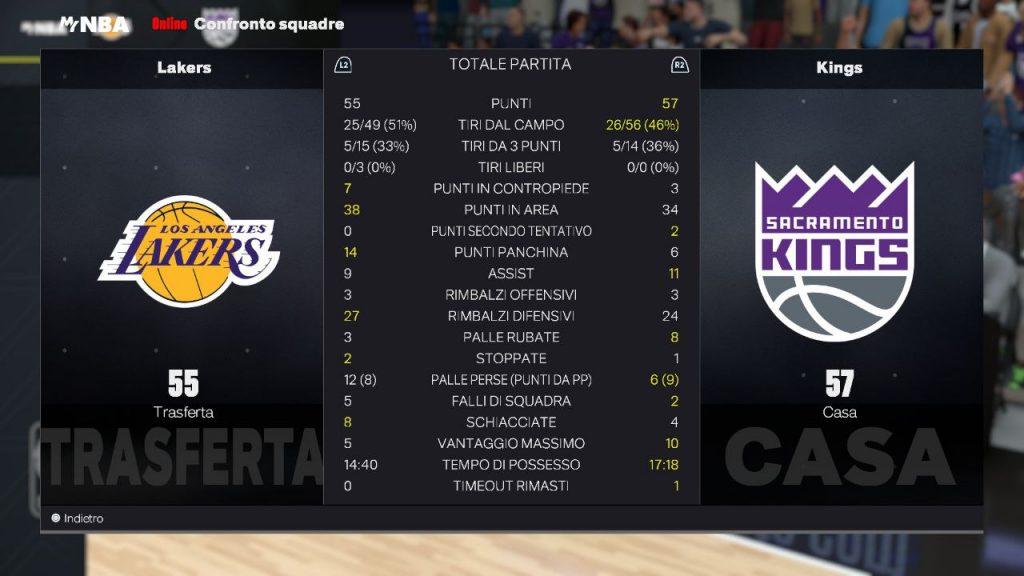The height and width of the screenshot is (576, 1024).
Task: Click the Totale Partita period header
Action: (x=510, y=65)
